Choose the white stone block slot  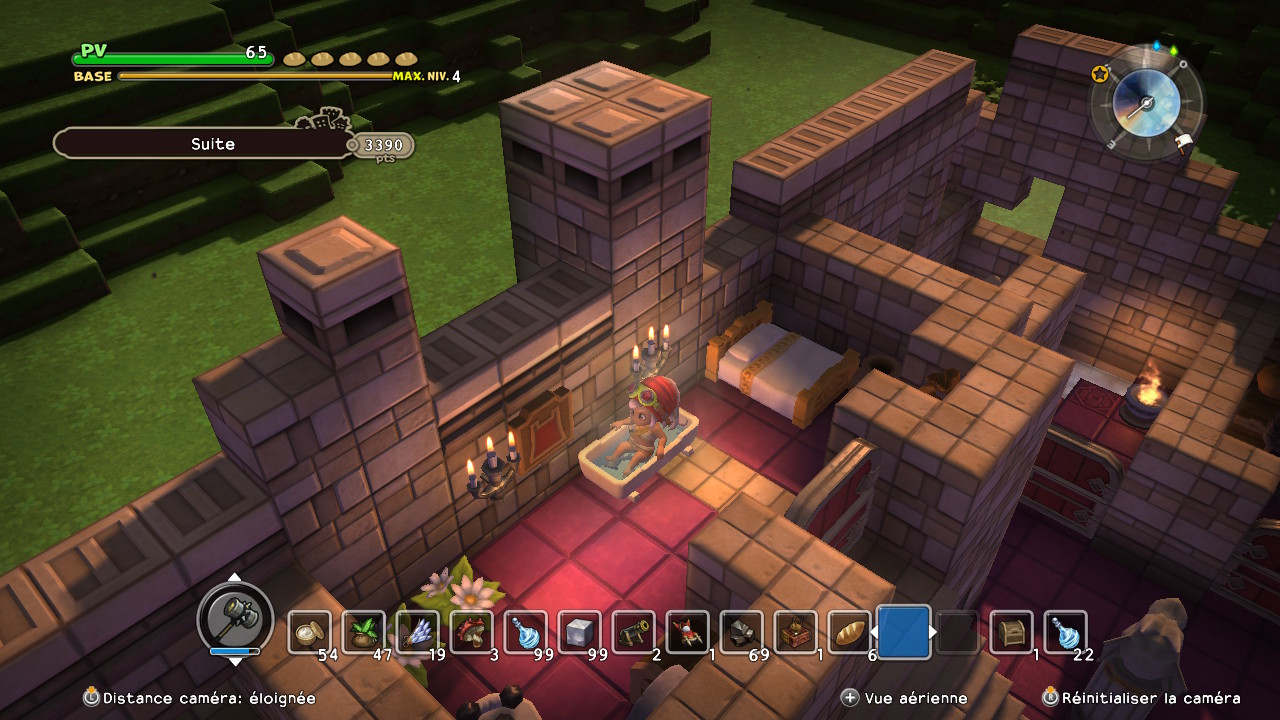580,632
